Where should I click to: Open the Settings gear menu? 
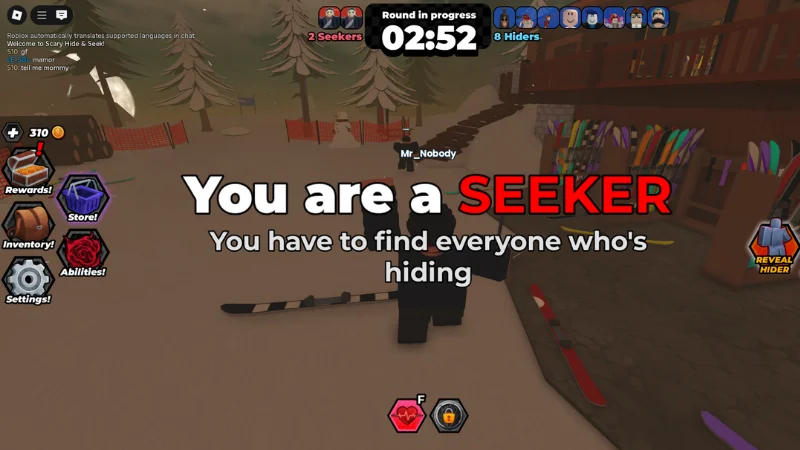pyautogui.click(x=27, y=280)
